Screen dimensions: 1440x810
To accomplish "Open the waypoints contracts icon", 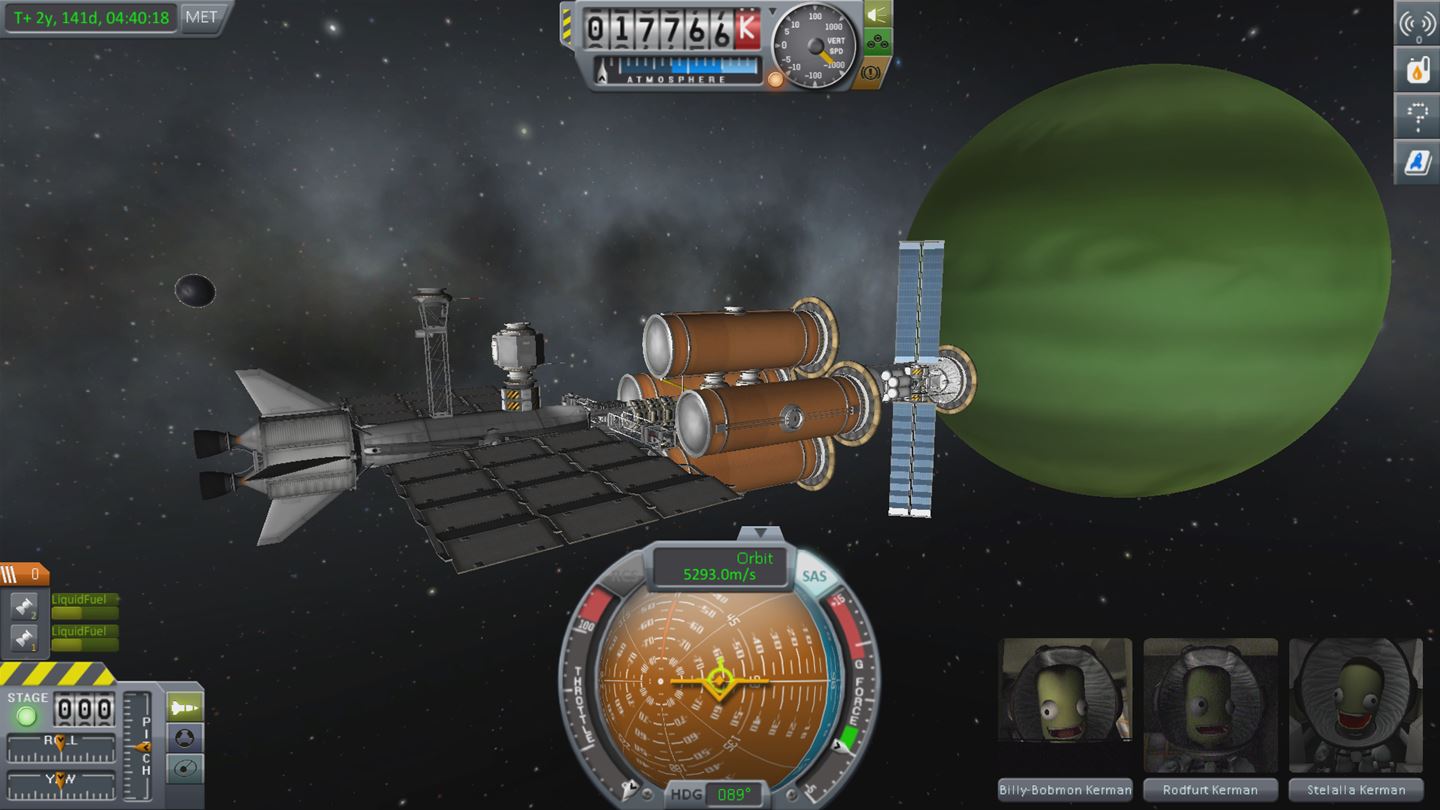I will [1417, 116].
